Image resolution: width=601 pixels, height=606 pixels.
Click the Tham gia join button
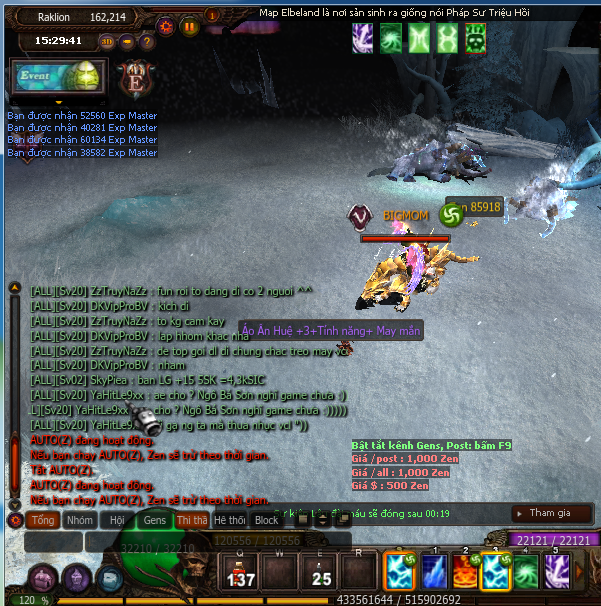click(552, 513)
